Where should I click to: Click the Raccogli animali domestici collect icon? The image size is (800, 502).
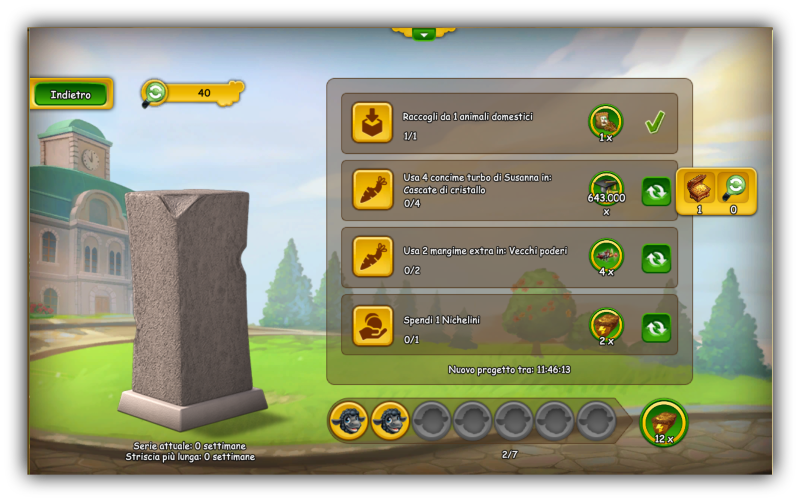coord(372,123)
